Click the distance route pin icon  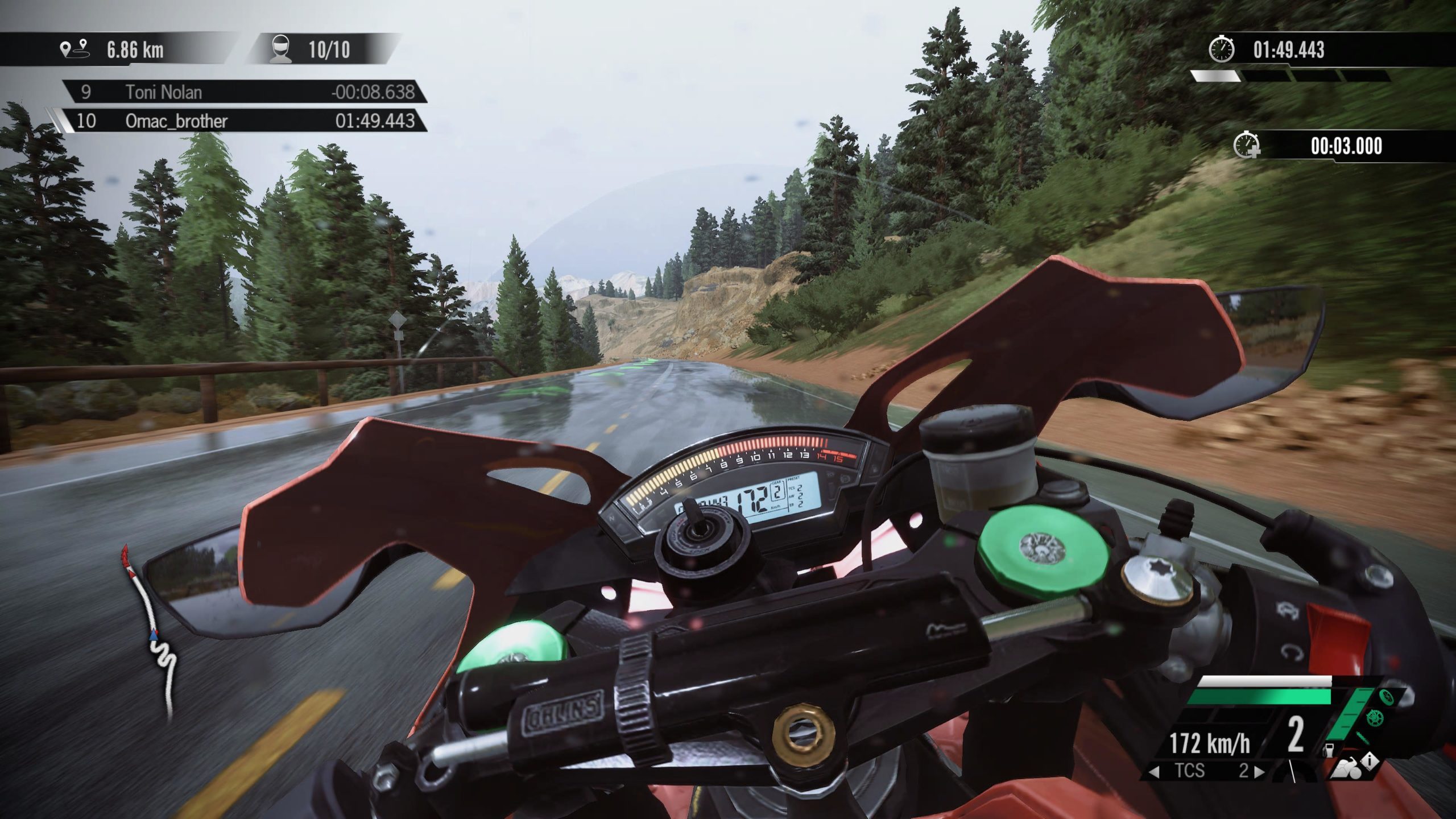click(x=75, y=49)
